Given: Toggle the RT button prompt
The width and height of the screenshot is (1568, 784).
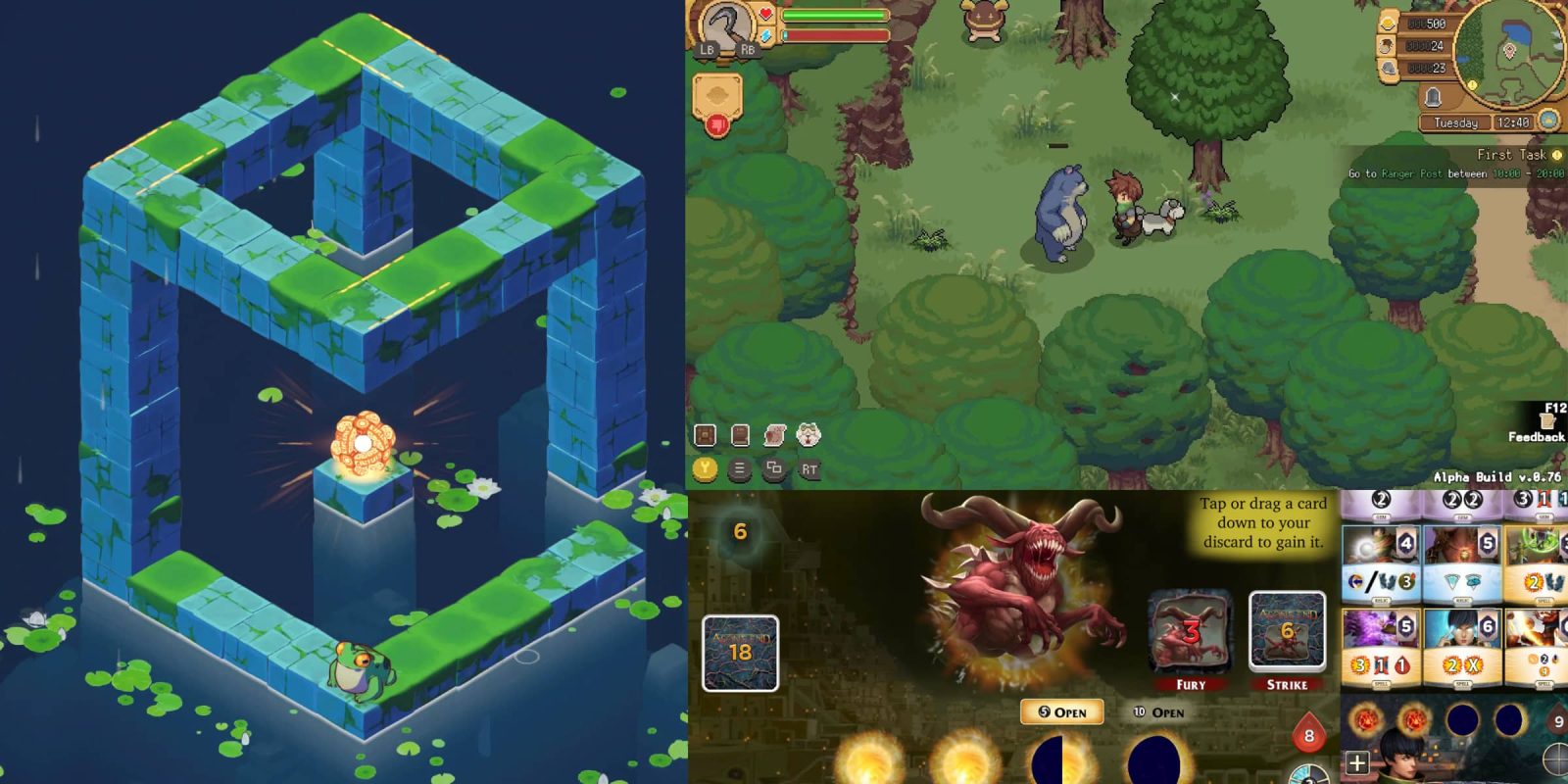Looking at the screenshot, I should 809,468.
